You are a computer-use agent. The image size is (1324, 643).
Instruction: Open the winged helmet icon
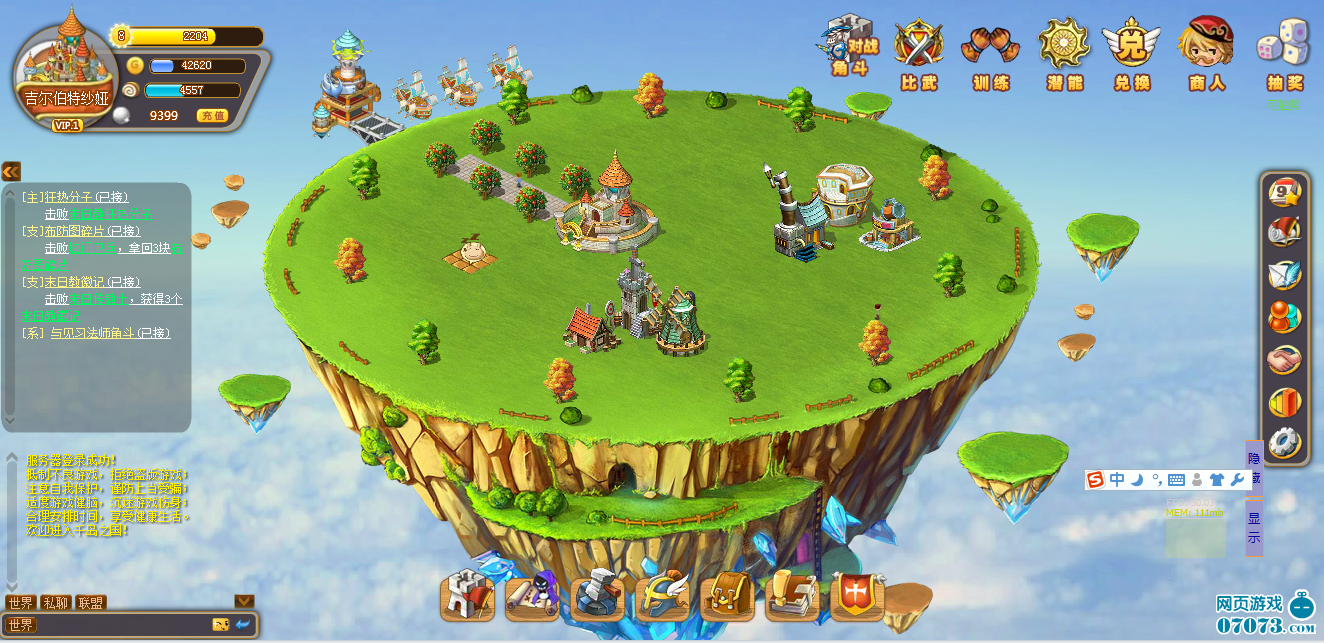click(x=662, y=595)
